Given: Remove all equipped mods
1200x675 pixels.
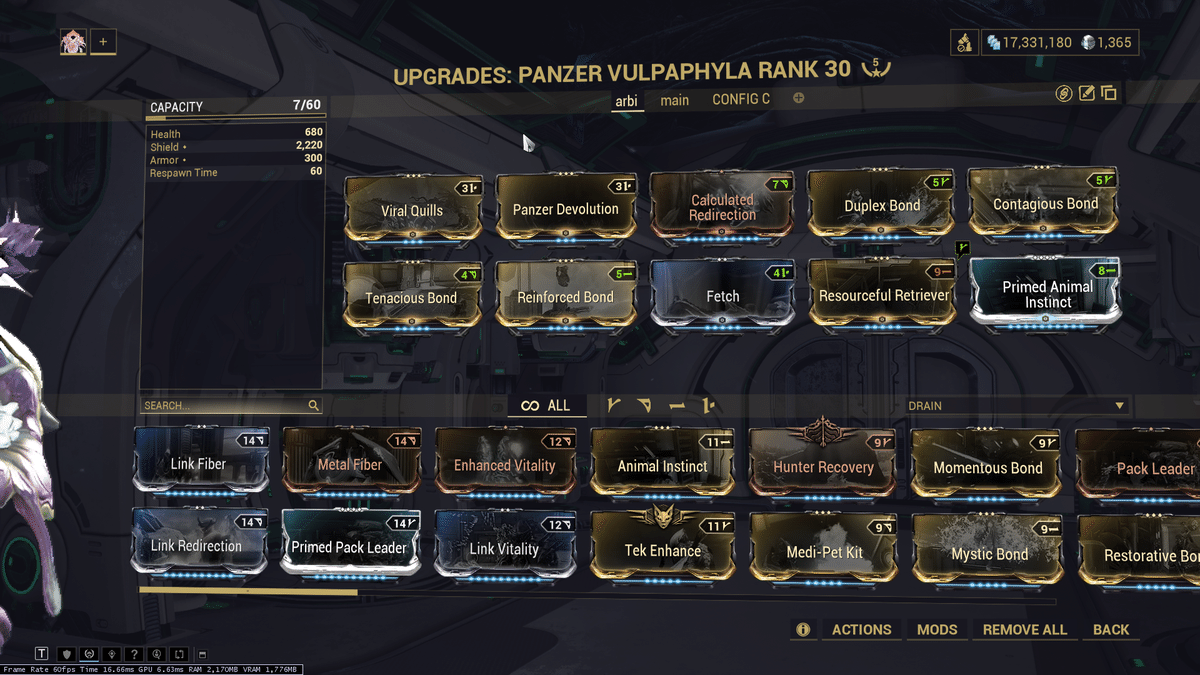Looking at the screenshot, I should [x=1024, y=629].
